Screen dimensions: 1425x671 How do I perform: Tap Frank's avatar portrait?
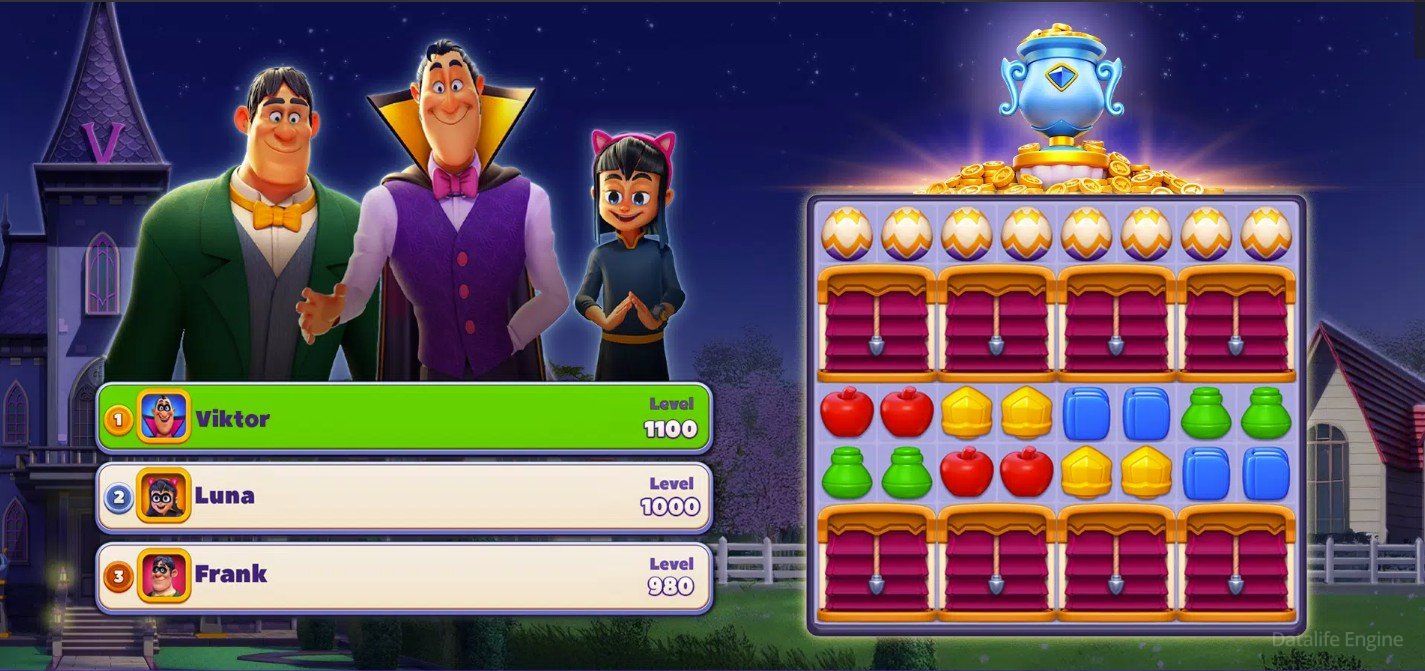163,575
